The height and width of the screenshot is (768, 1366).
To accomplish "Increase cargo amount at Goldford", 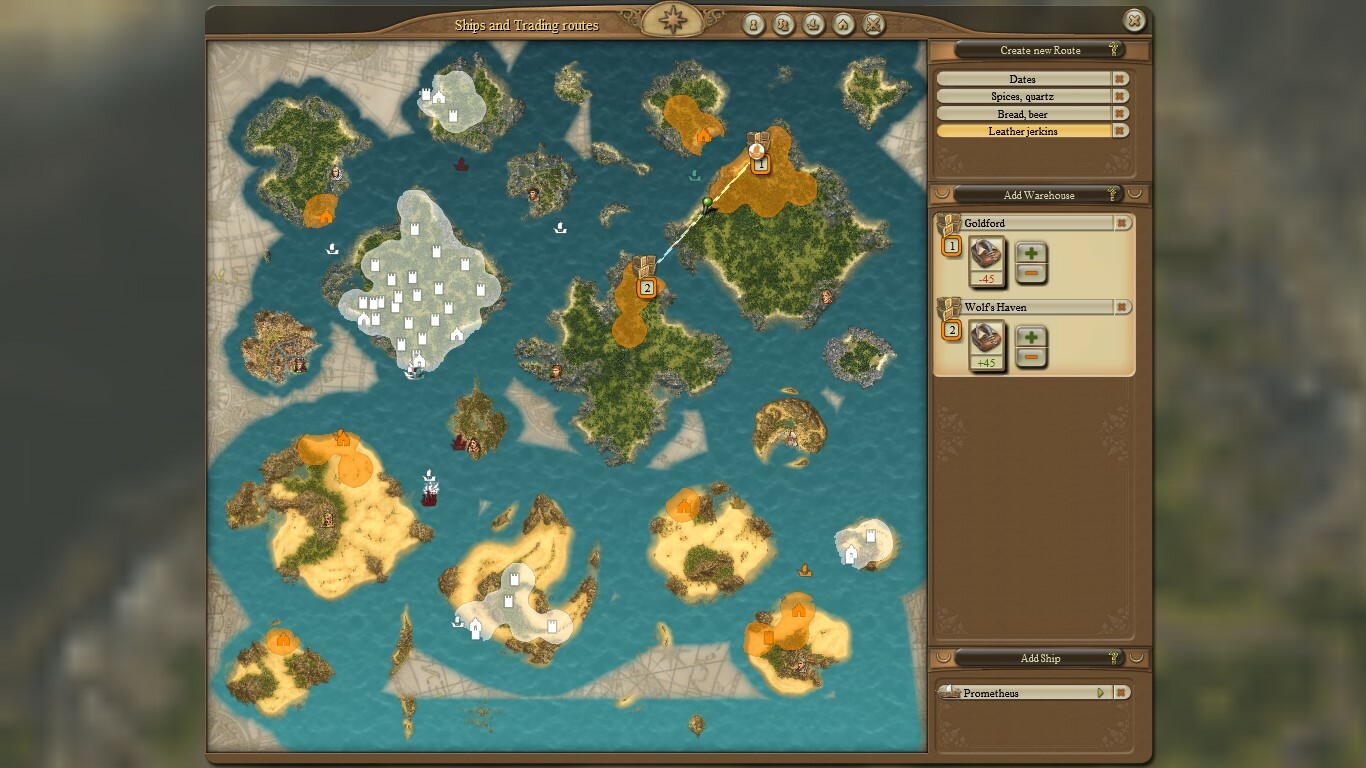I will 1031,254.
